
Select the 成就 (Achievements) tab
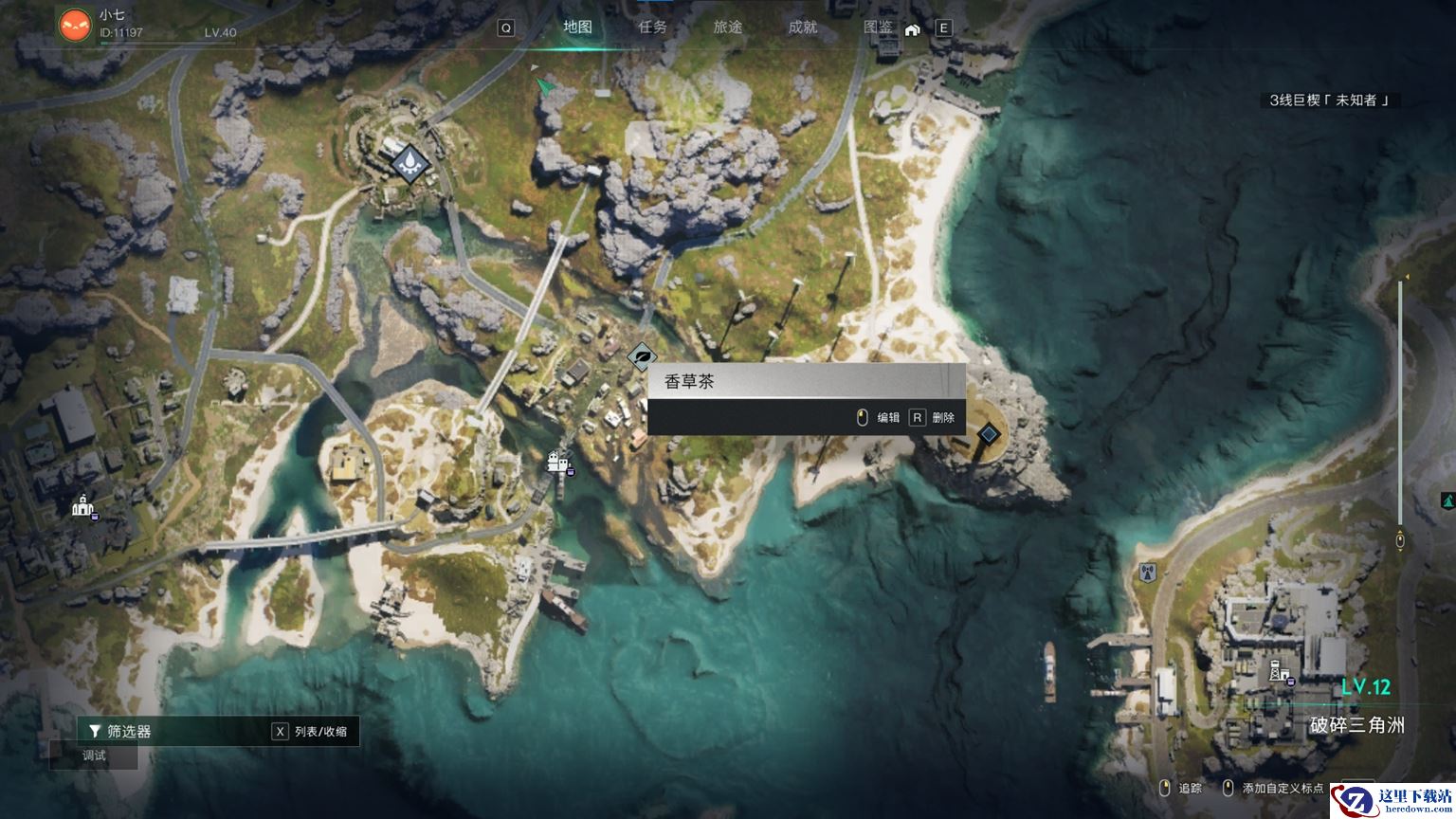pos(802,27)
